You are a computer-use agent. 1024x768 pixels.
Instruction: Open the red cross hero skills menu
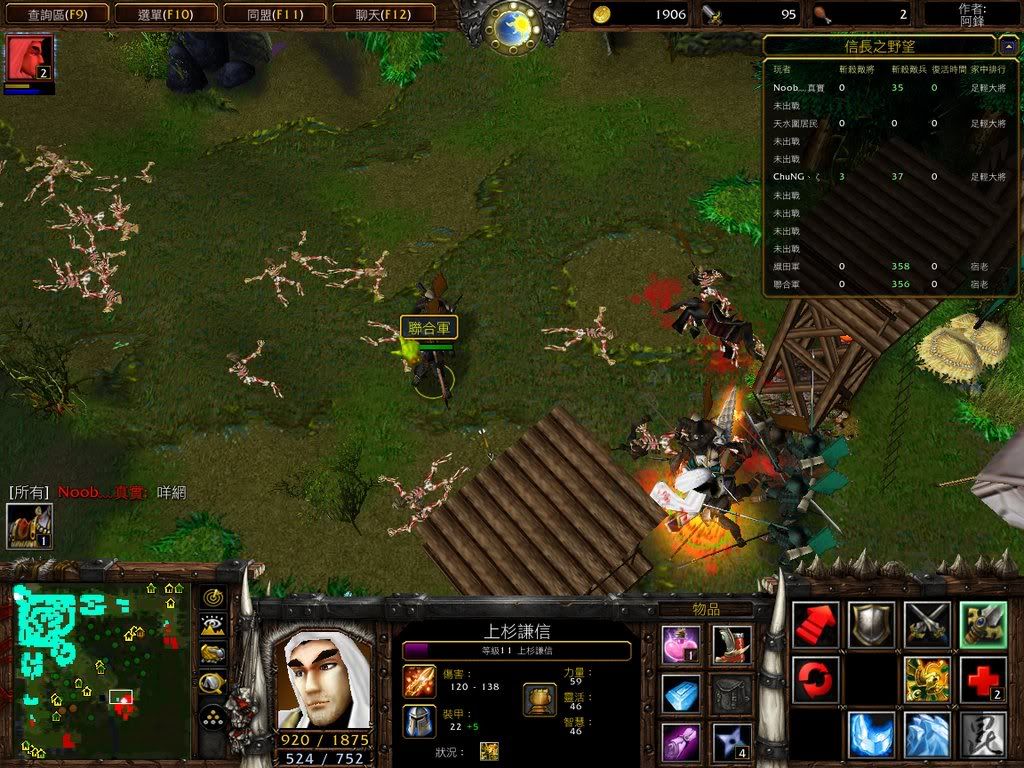982,680
